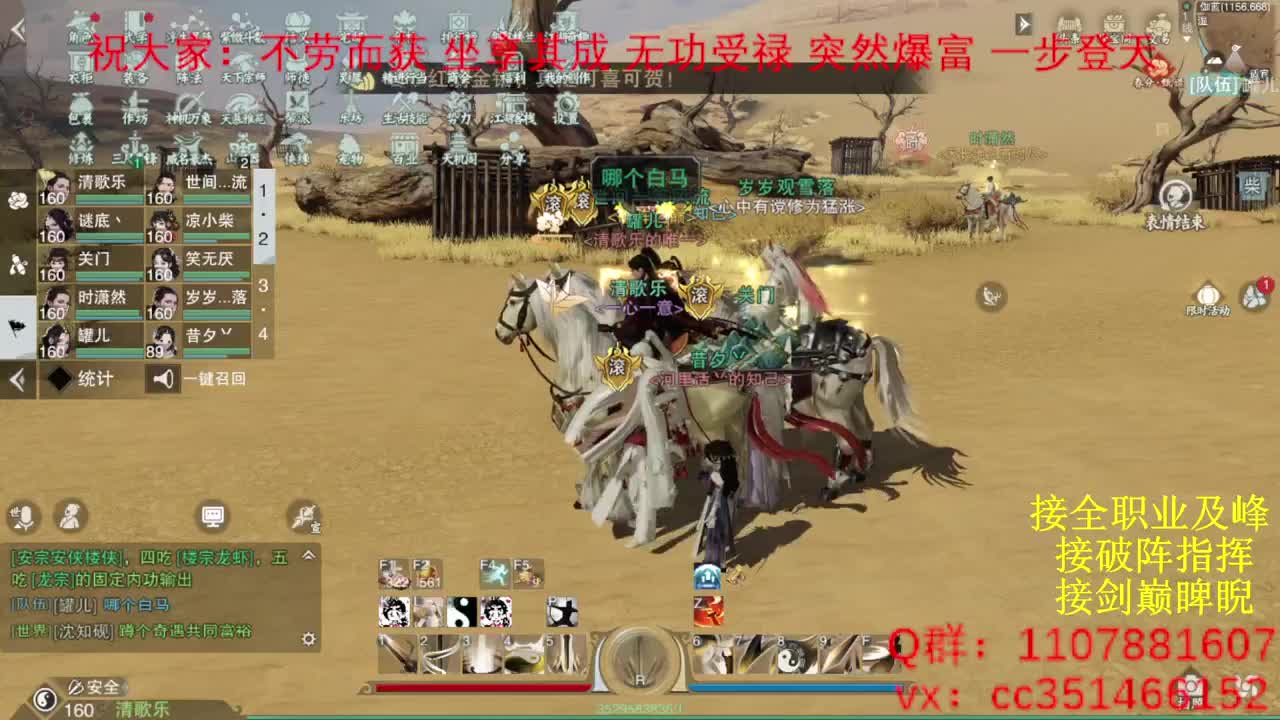Switch to team page tab 3·4

(x=263, y=308)
